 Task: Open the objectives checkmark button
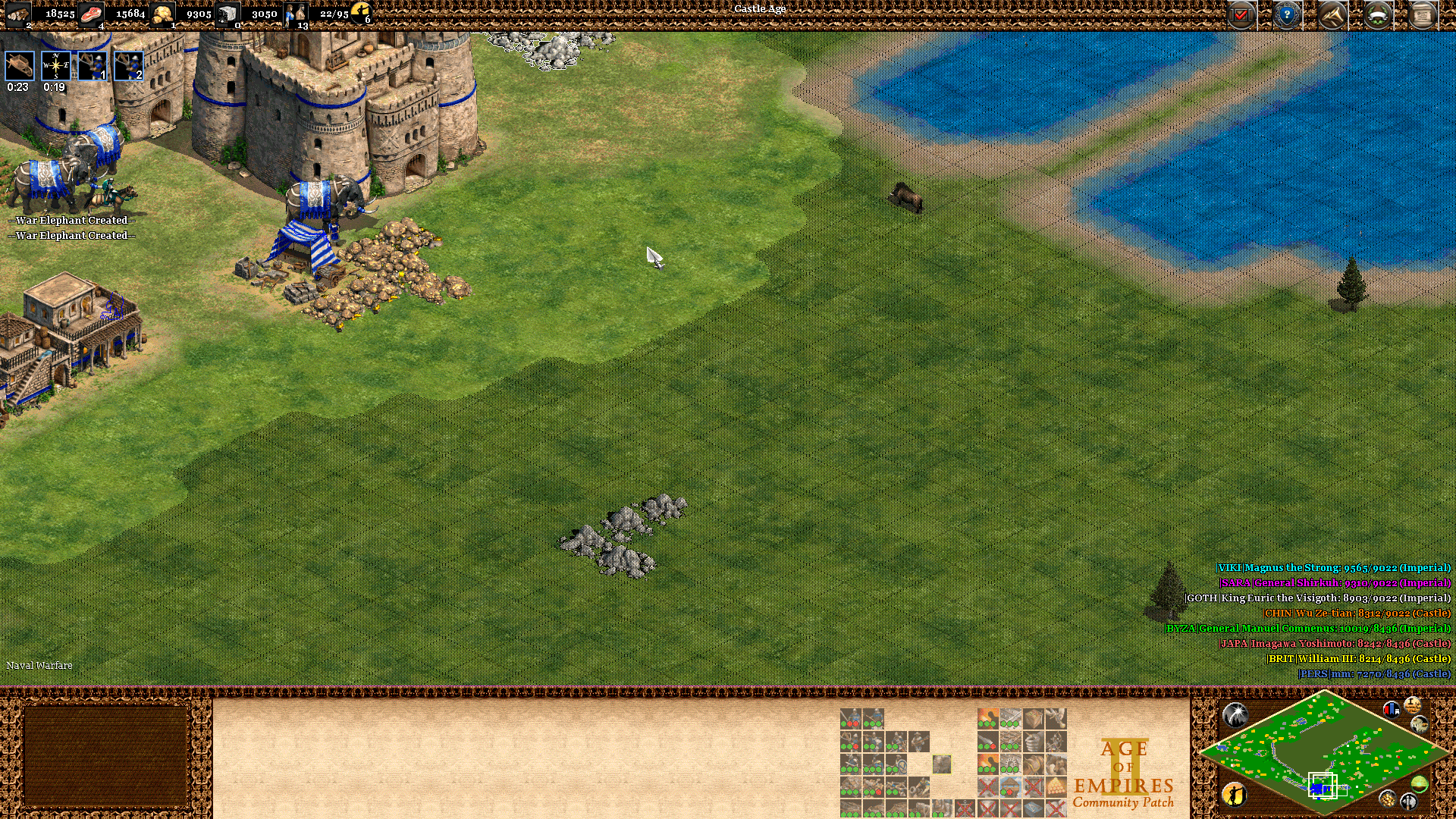1241,14
